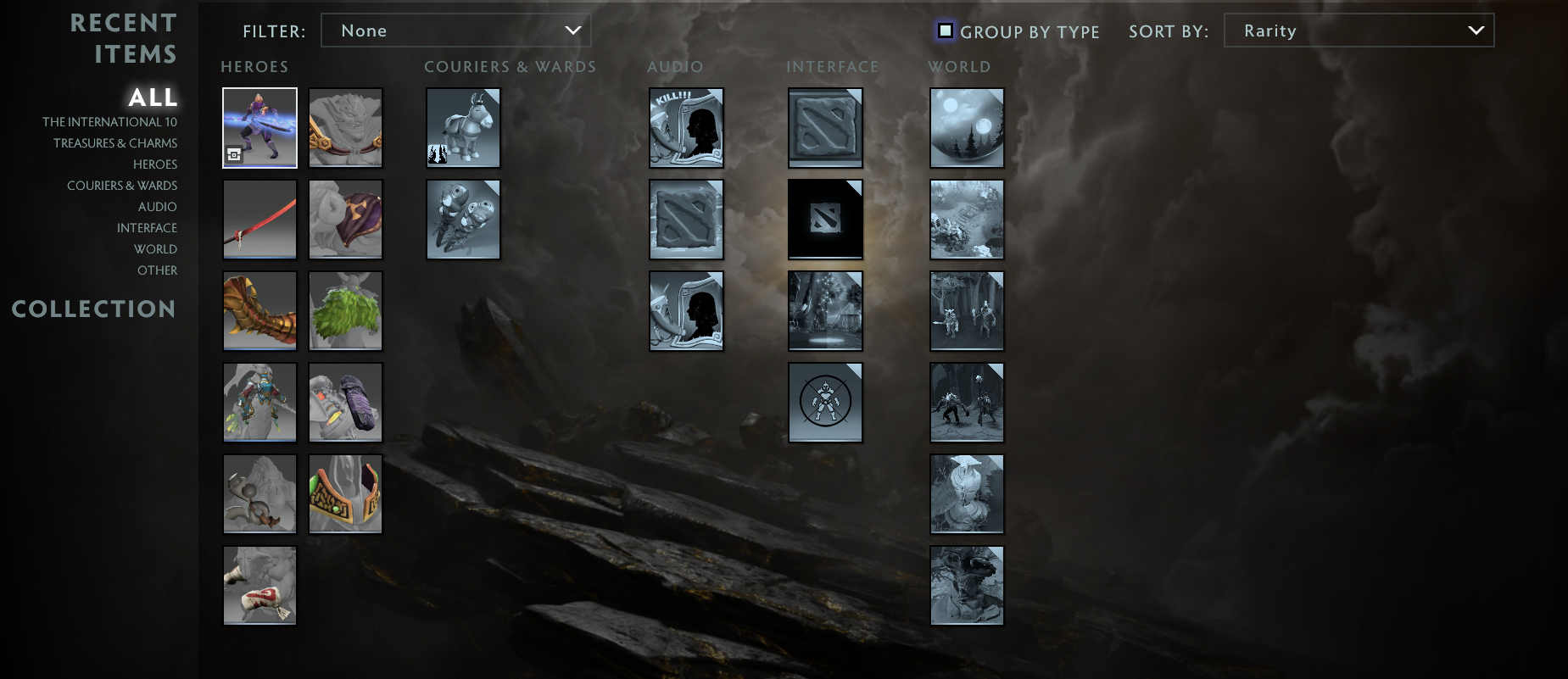The width and height of the screenshot is (1568, 679).
Task: Select the ALL sidebar tab
Action: point(153,97)
